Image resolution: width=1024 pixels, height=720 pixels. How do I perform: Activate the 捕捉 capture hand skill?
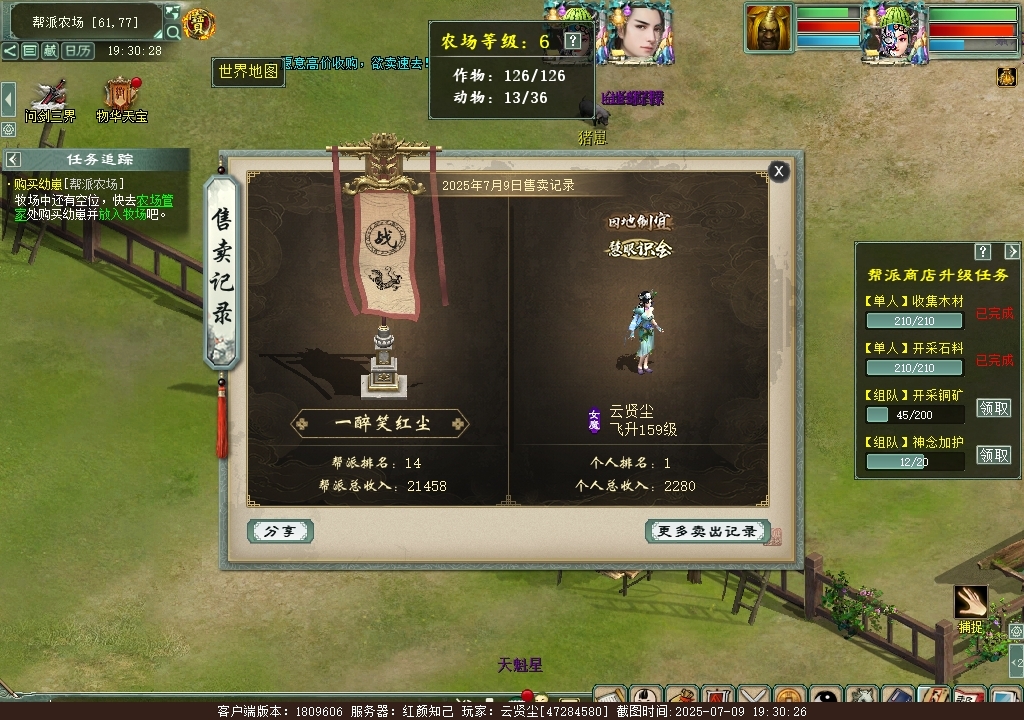970,602
